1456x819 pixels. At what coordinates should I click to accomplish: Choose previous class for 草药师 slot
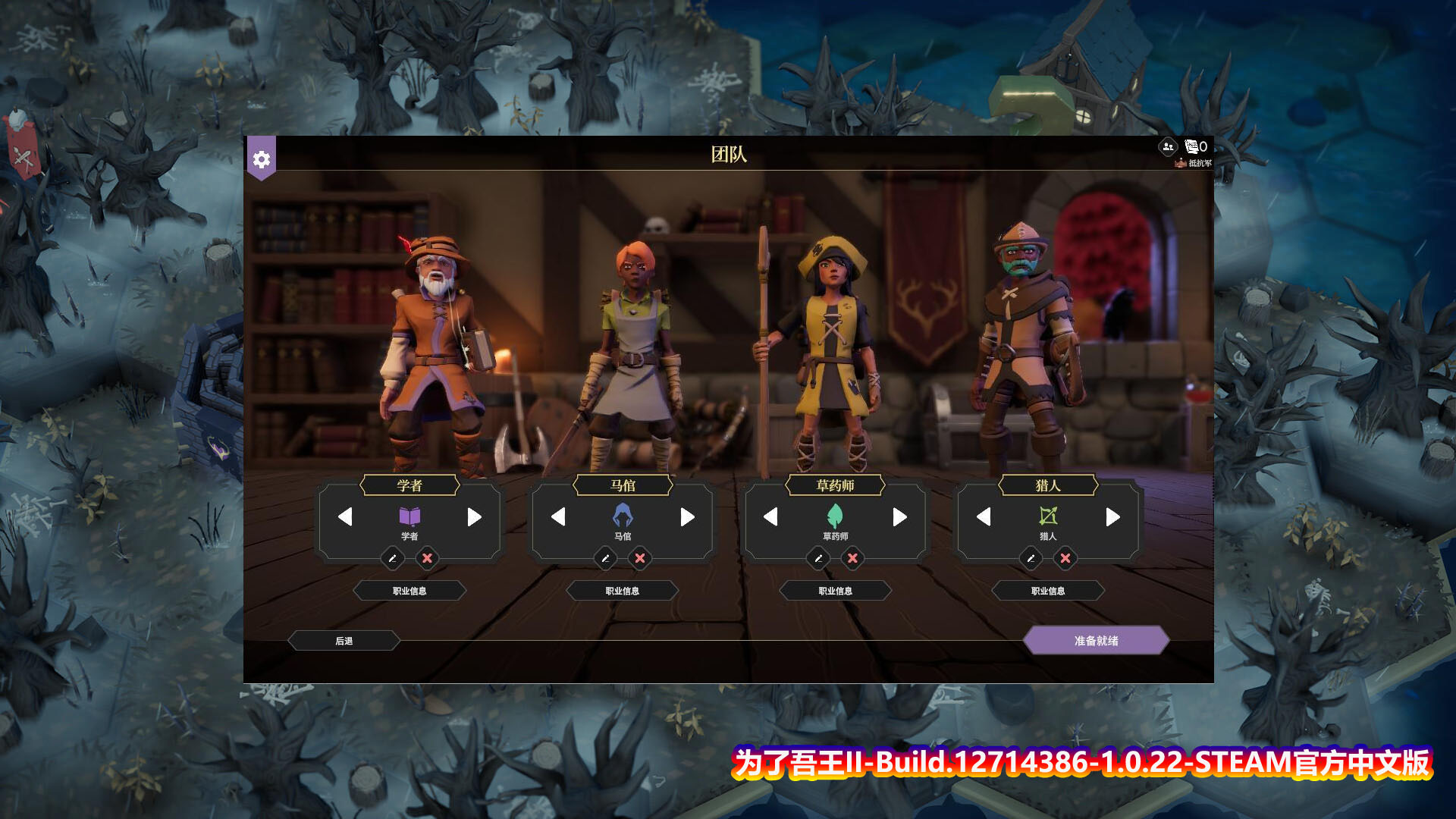770,517
